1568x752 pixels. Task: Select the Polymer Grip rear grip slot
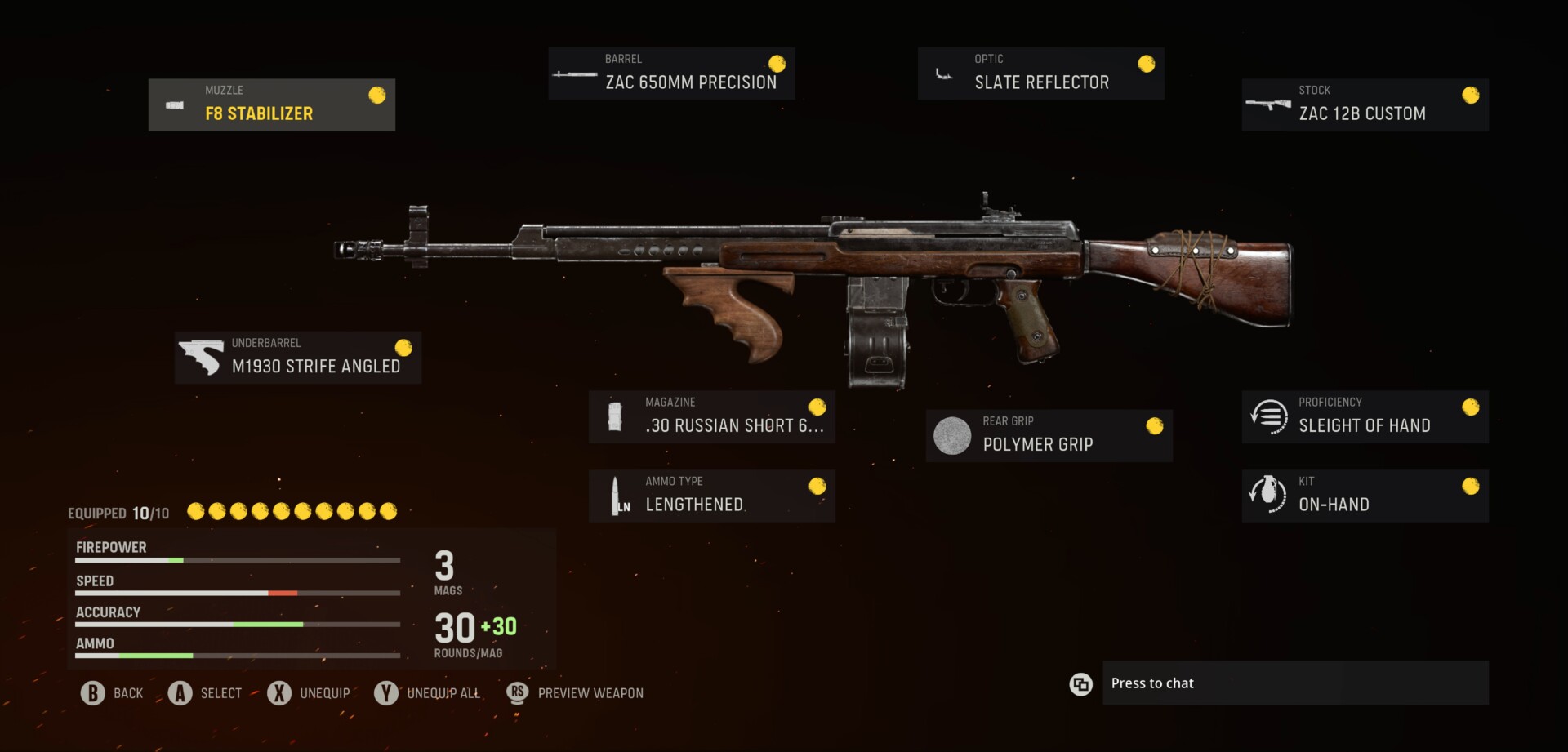(x=1049, y=435)
